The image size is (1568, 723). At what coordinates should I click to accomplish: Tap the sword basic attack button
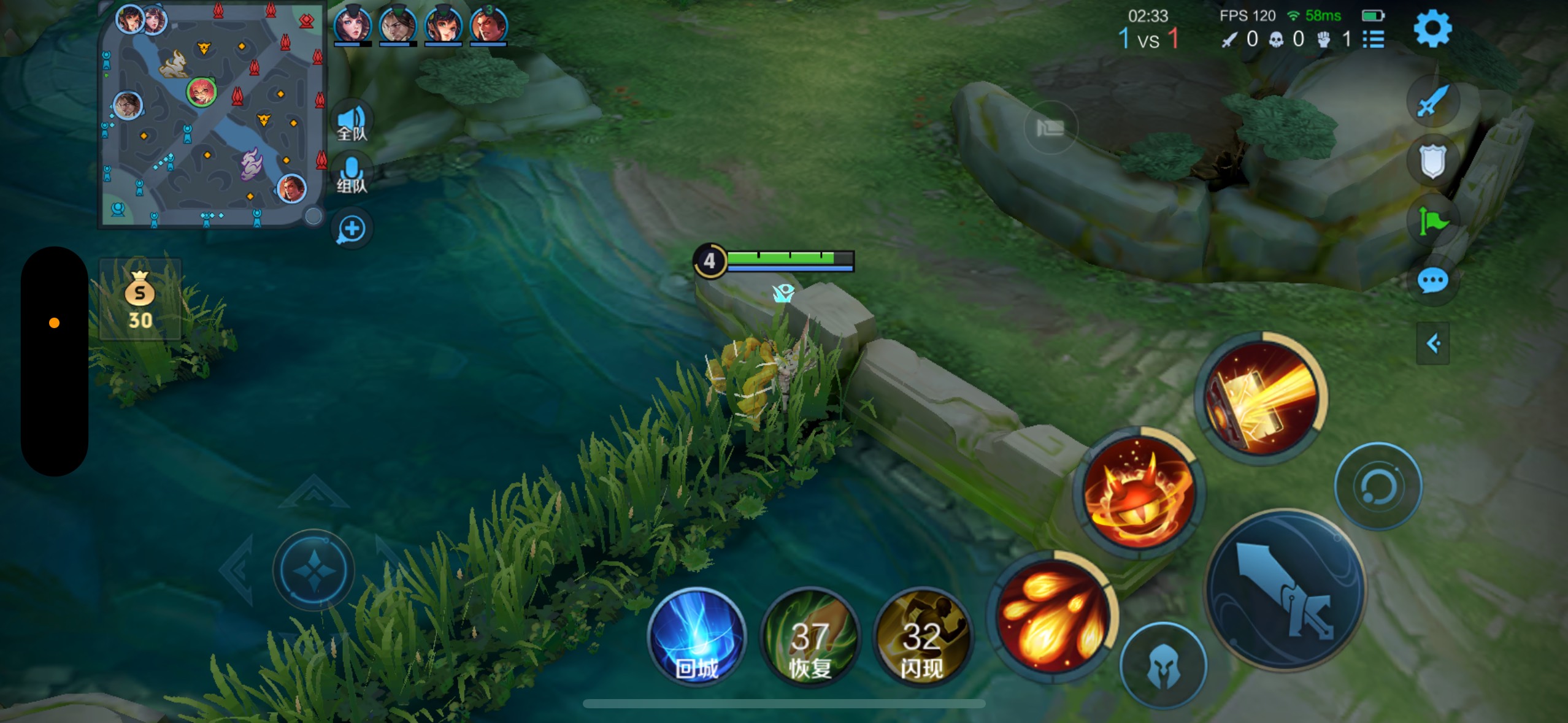tap(1285, 589)
